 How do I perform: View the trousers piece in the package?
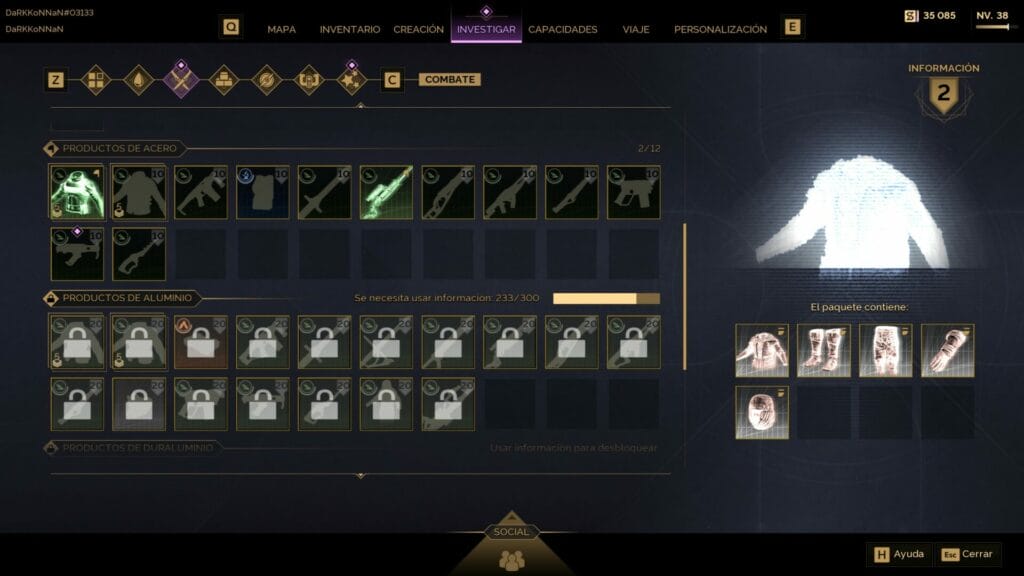(x=885, y=350)
